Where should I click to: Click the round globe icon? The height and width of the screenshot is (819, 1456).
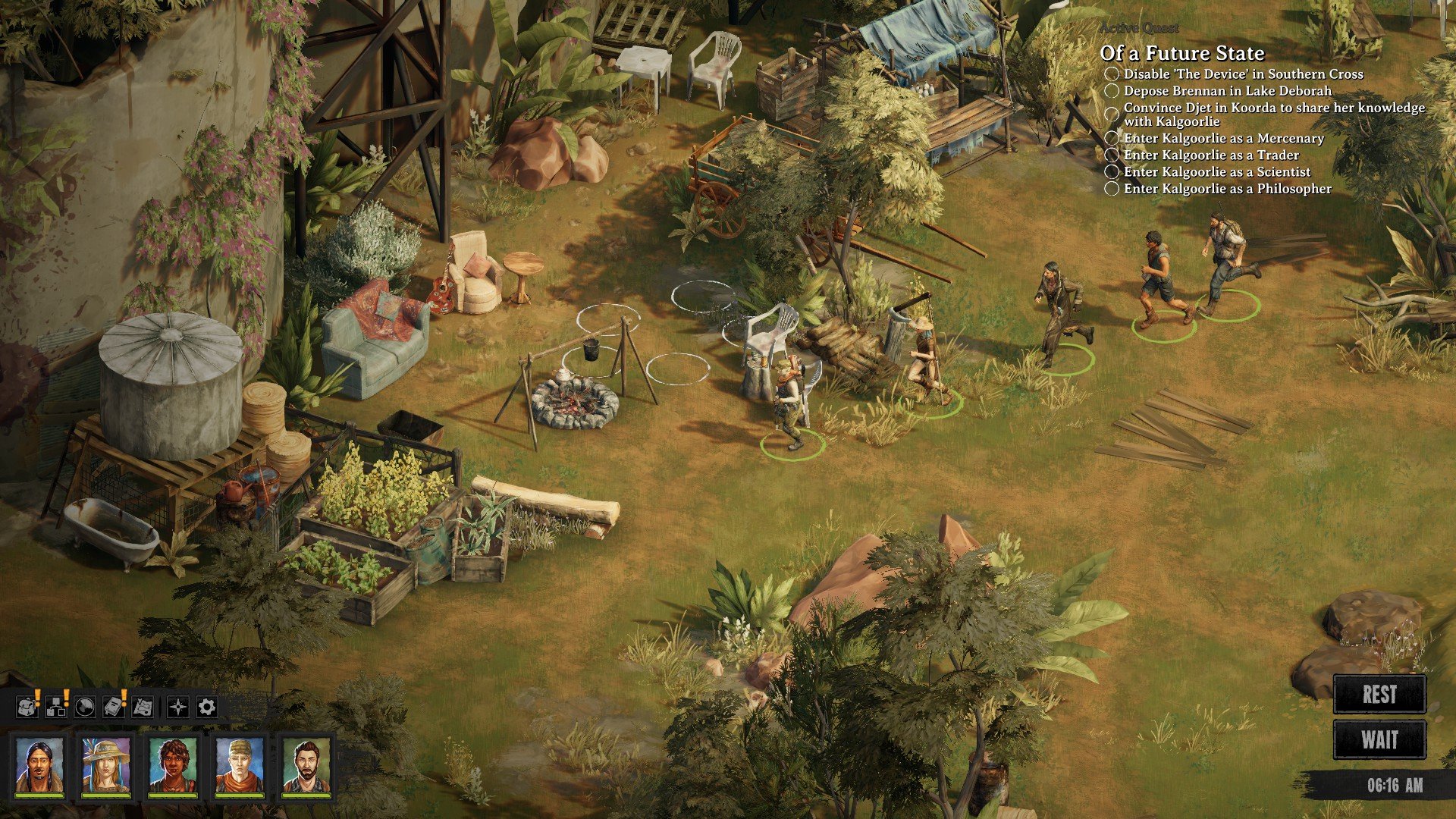tap(85, 707)
